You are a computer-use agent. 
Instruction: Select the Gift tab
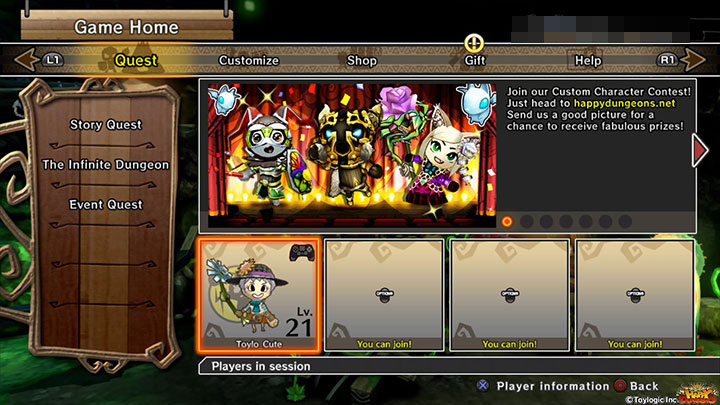[475, 60]
